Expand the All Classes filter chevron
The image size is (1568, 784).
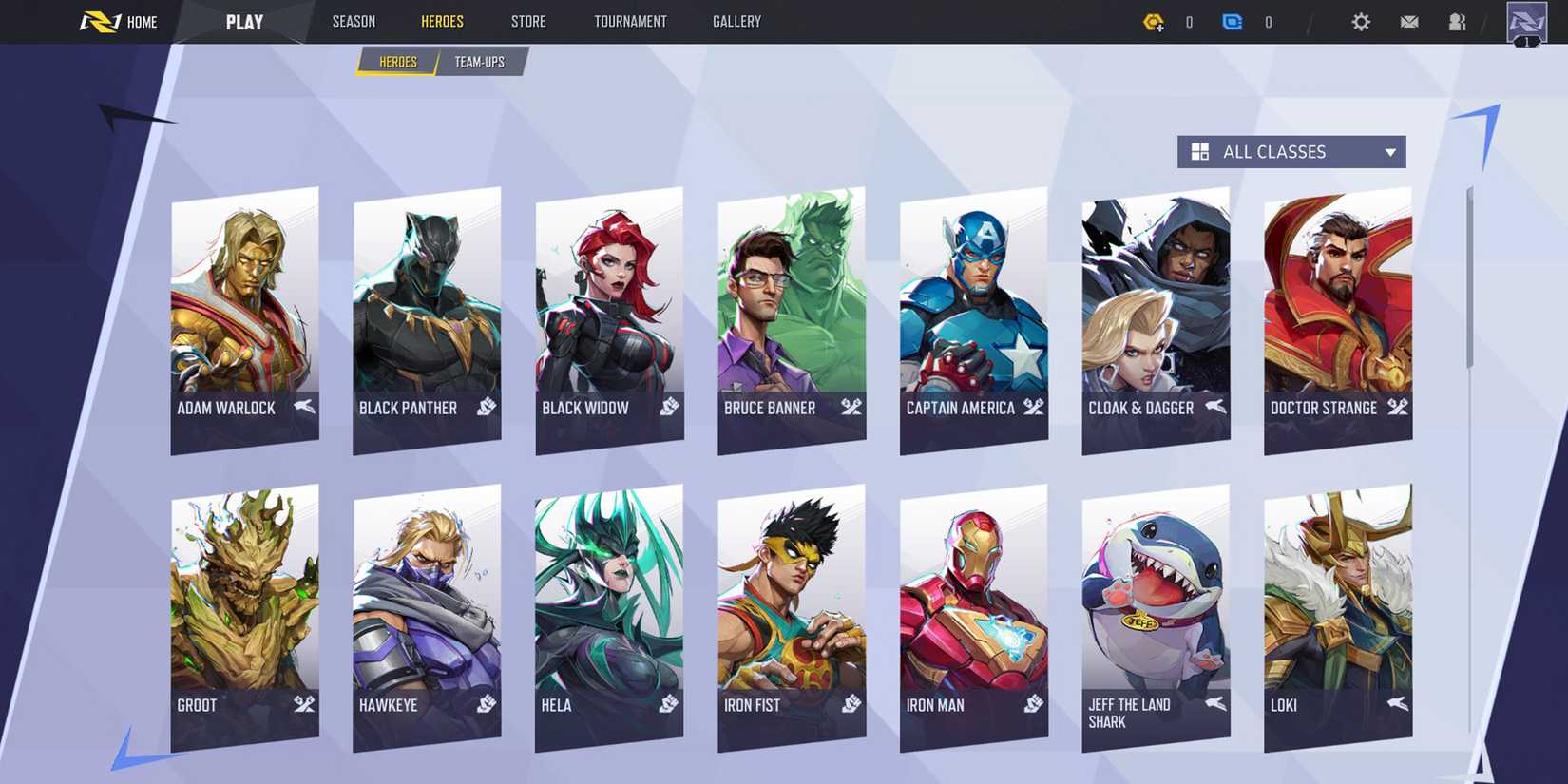[1388, 151]
